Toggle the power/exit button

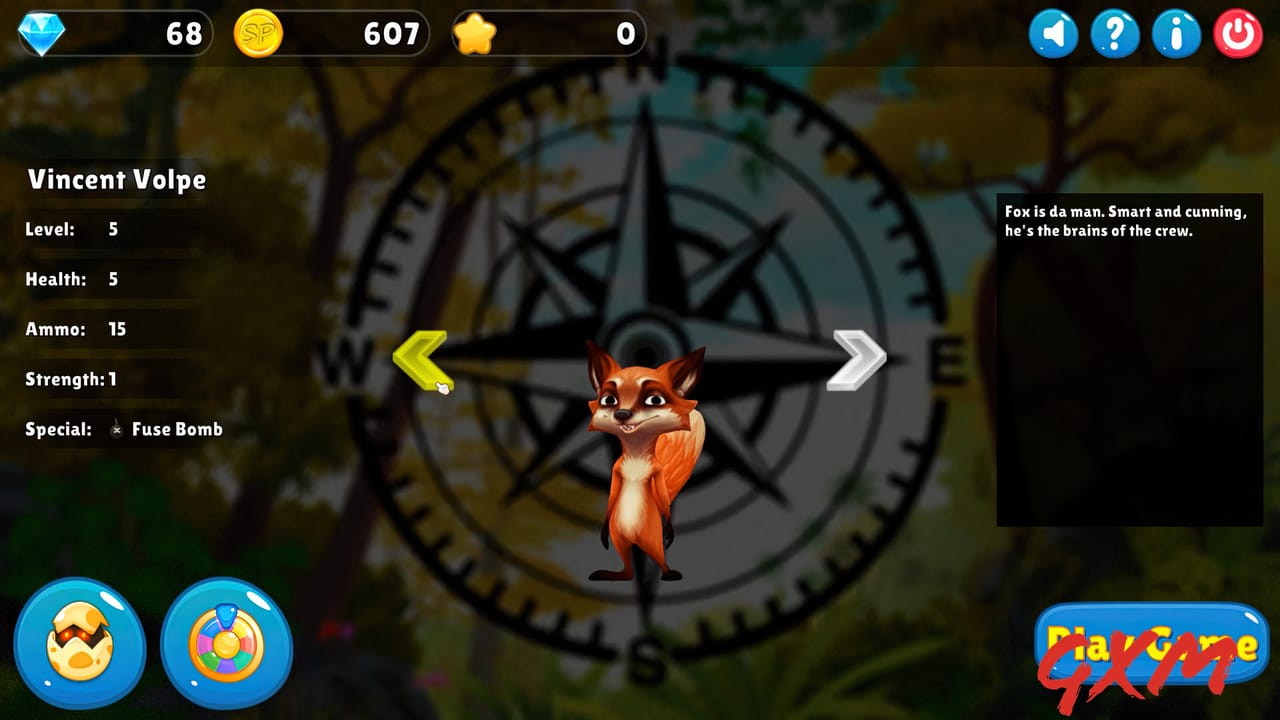coord(1238,33)
